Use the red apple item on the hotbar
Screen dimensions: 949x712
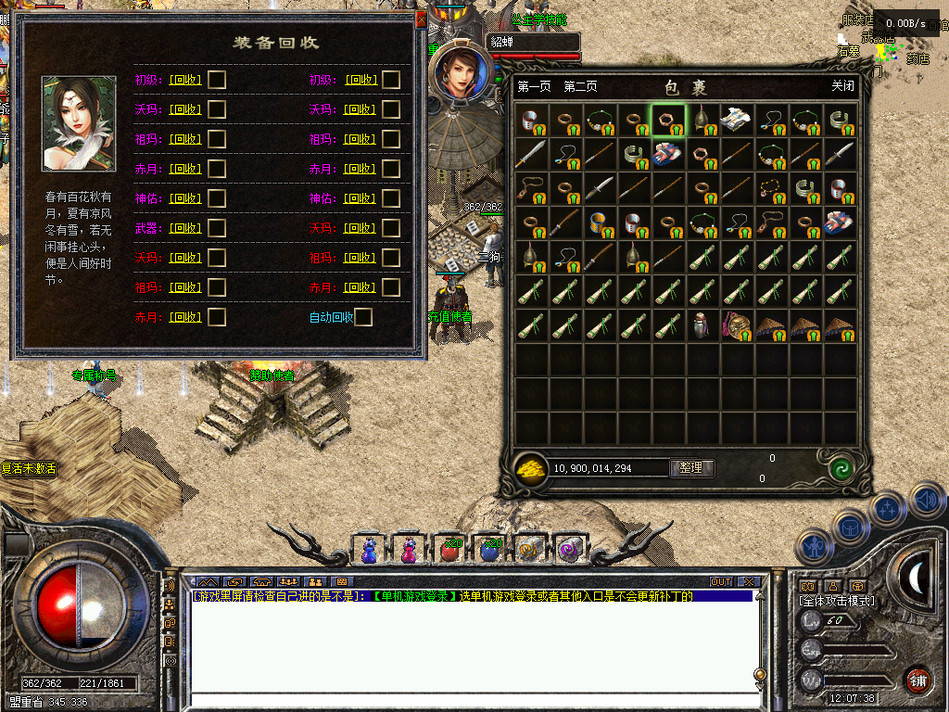coord(450,549)
